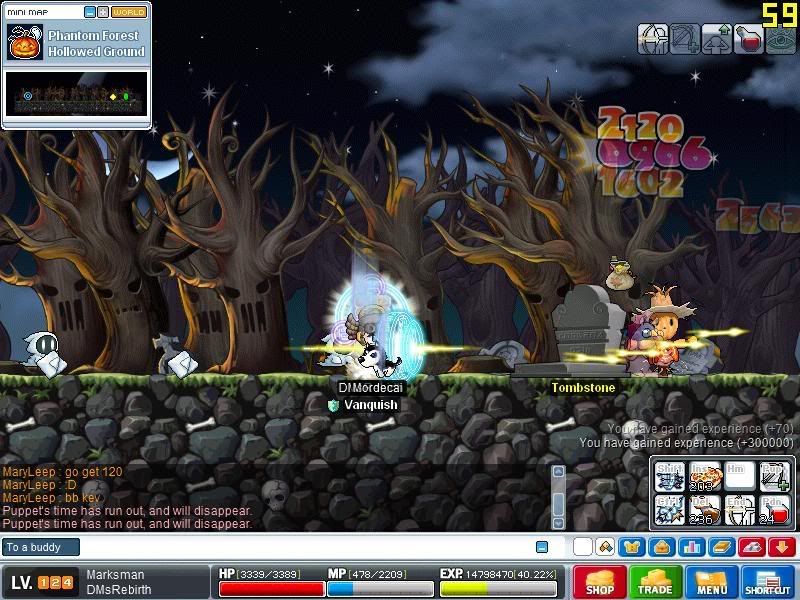Image resolution: width=800 pixels, height=600 pixels.
Task: Click the red potion buff icon
Action: (x=748, y=39)
